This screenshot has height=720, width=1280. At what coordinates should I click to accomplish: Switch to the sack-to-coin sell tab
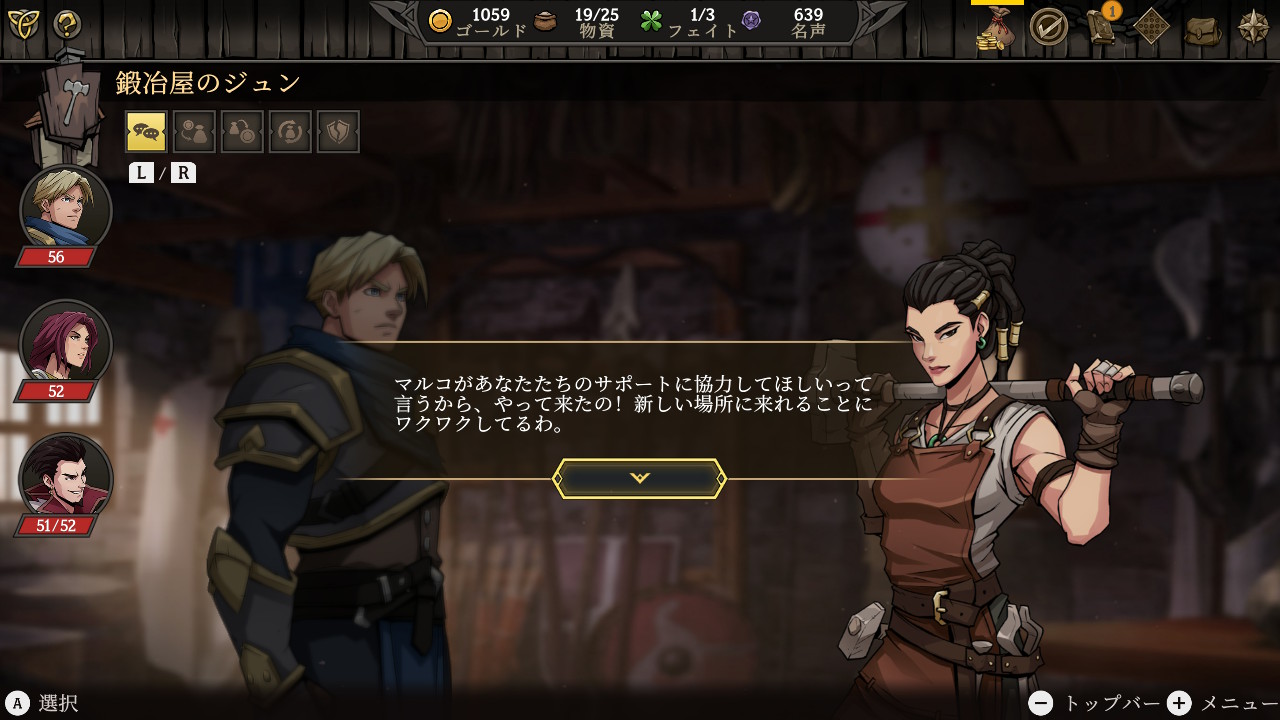[242, 132]
